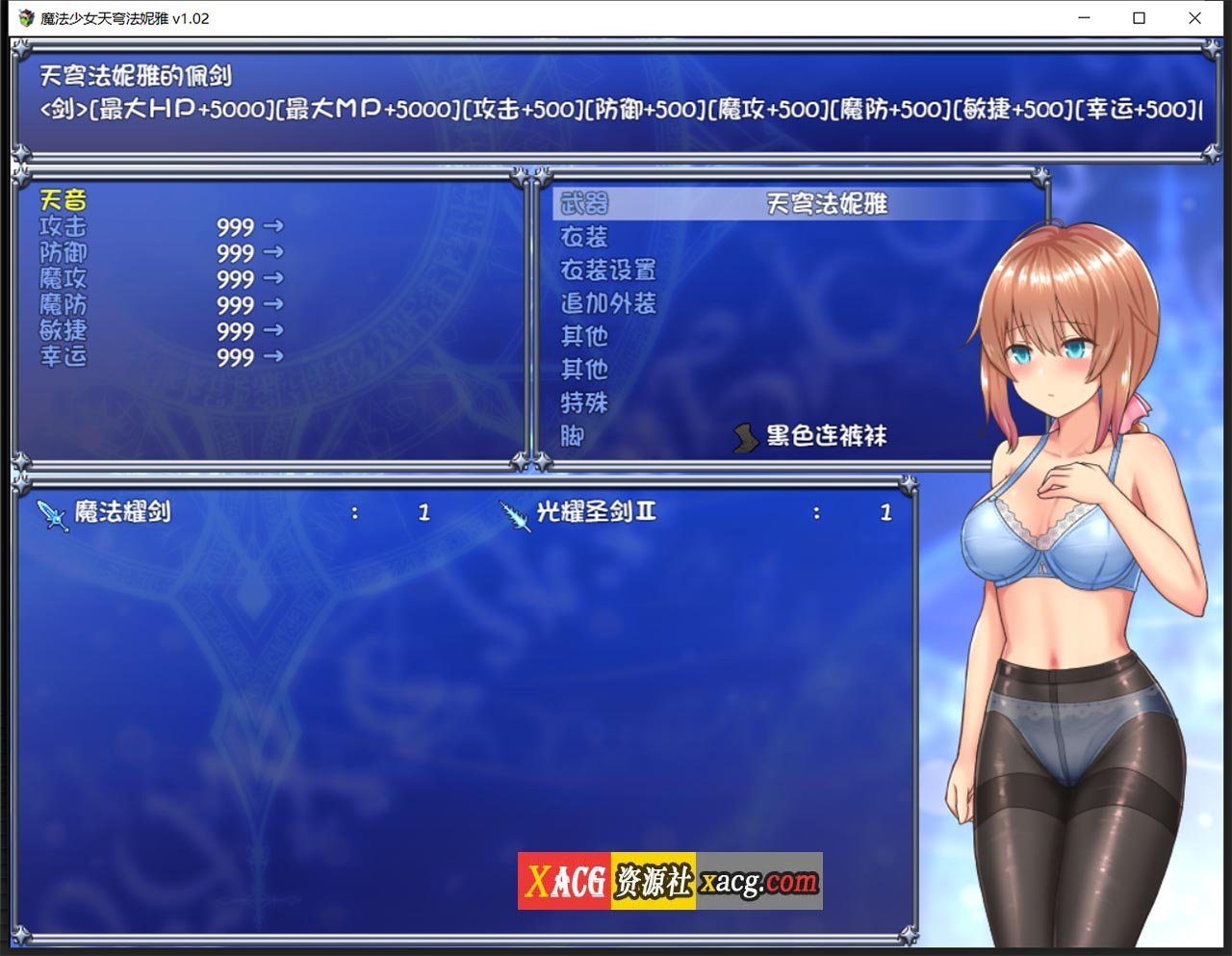Select the 特殊 equipment slot
Viewport: 1232px width, 956px height.
coord(582,404)
